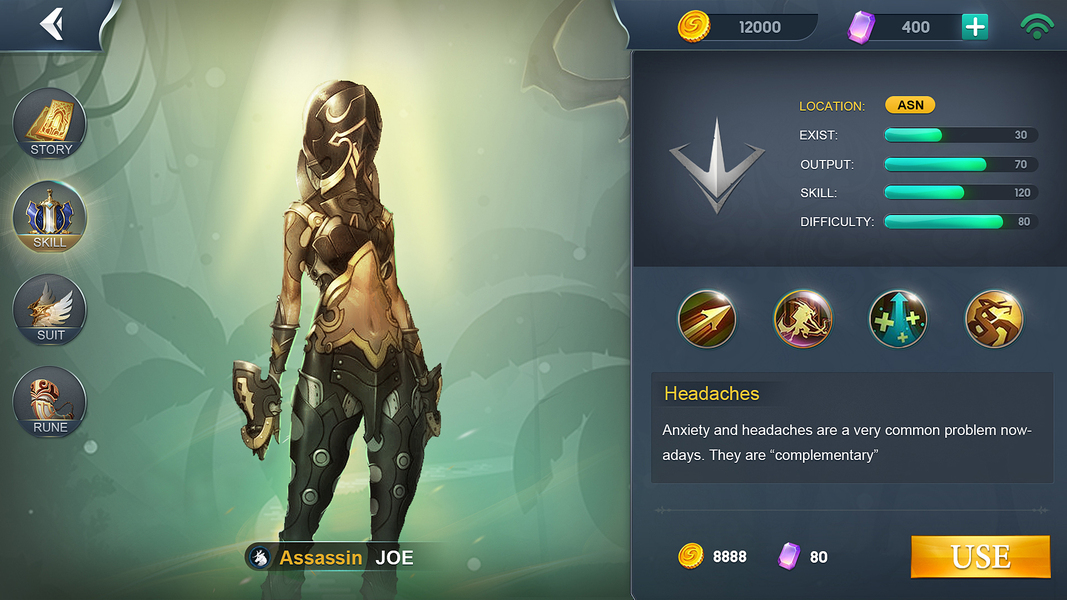Select the blue arrow healing skill icon
Image resolution: width=1067 pixels, height=600 pixels.
tap(898, 319)
